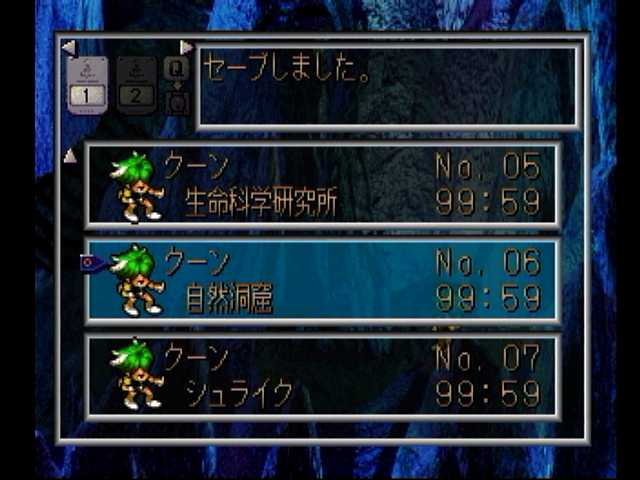Choose save file No. 06 自然洞窟
Screen dimensions: 640x480
(322, 280)
